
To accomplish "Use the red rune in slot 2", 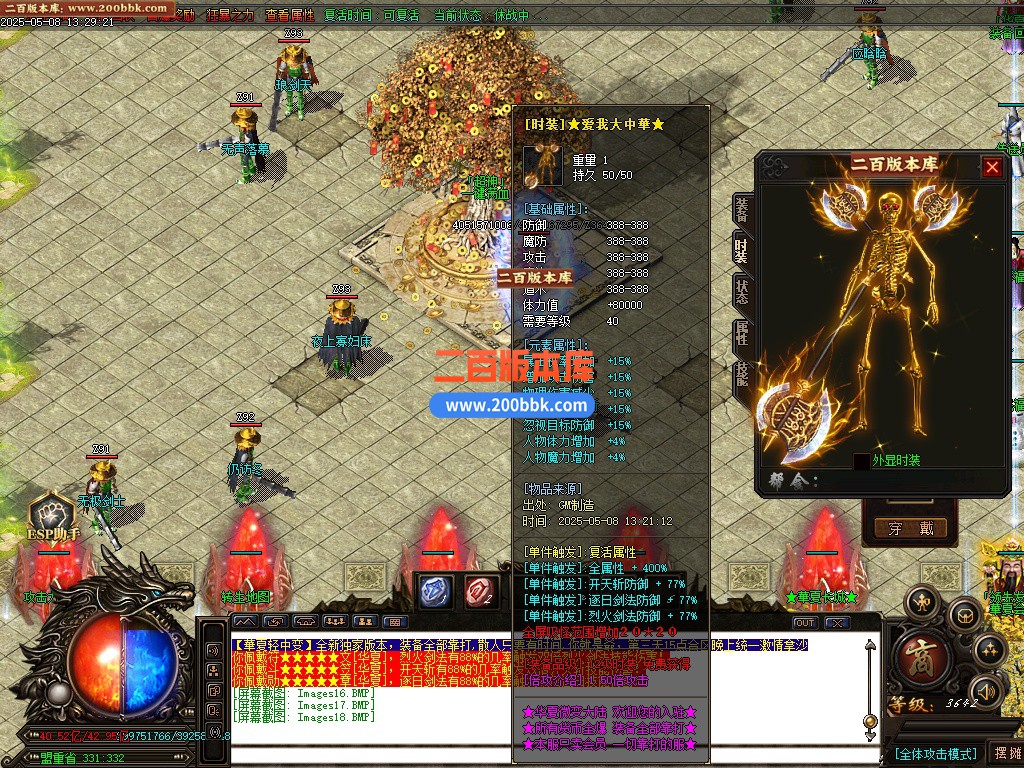I will pos(482,590).
